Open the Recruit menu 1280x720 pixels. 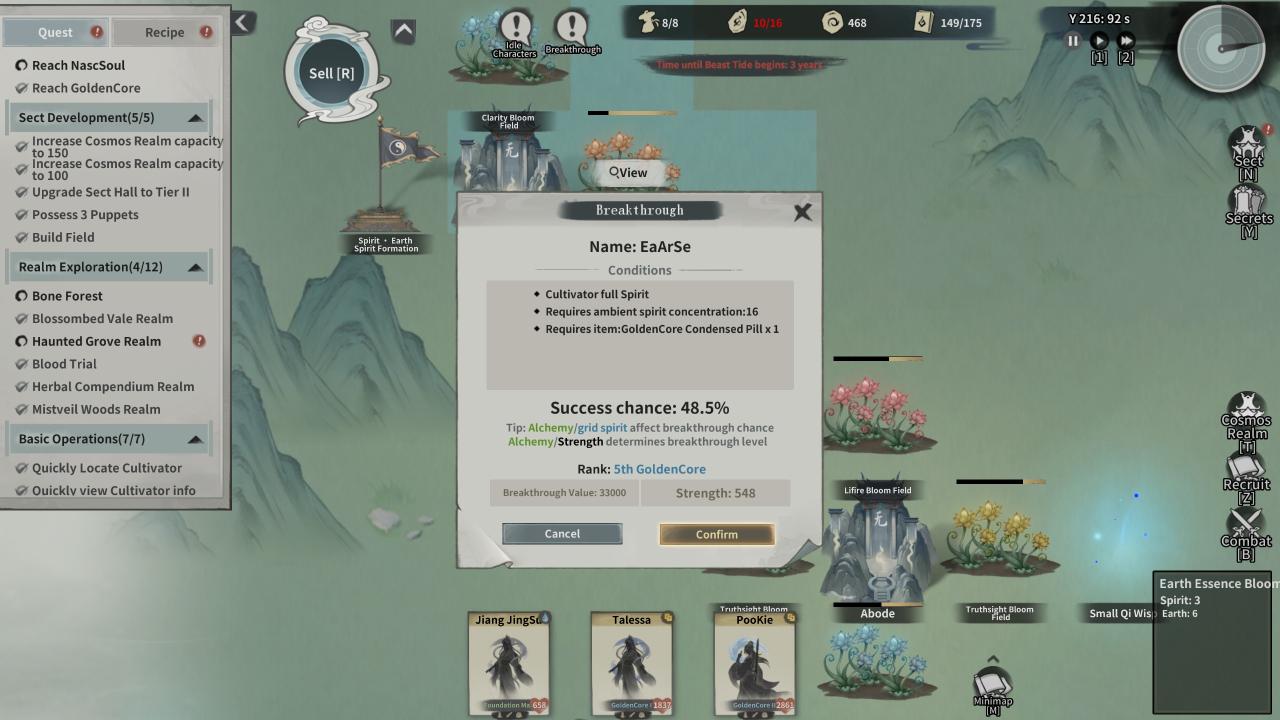(1246, 473)
